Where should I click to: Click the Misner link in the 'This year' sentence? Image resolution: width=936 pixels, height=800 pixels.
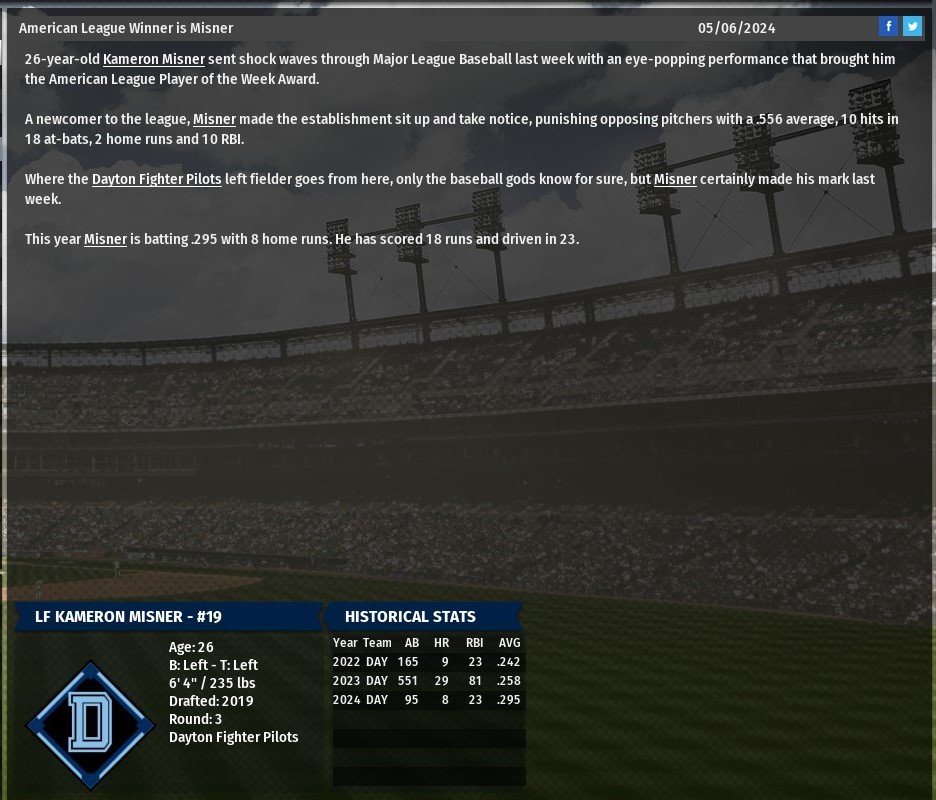pos(105,240)
